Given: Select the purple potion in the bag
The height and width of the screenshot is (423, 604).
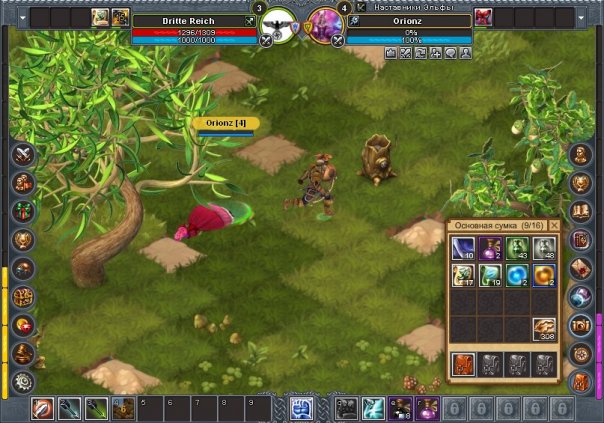Looking at the screenshot, I should pos(490,248).
